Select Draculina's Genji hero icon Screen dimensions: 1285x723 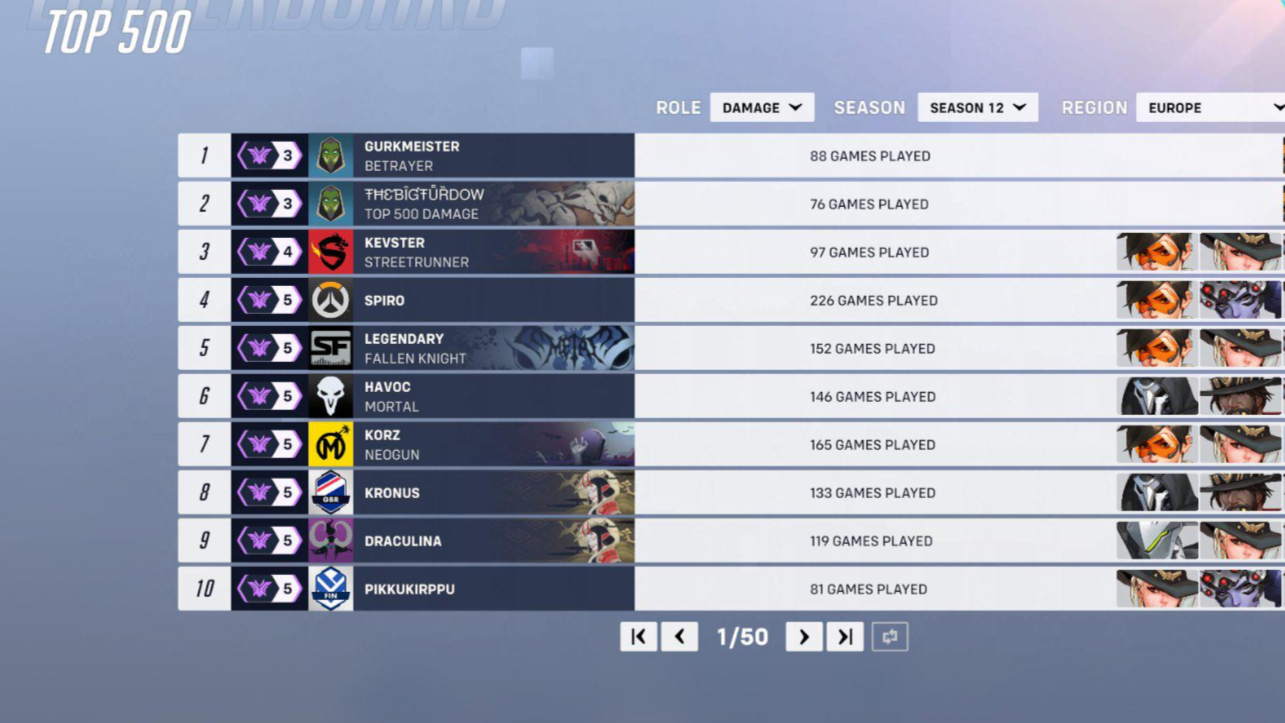click(x=1156, y=540)
